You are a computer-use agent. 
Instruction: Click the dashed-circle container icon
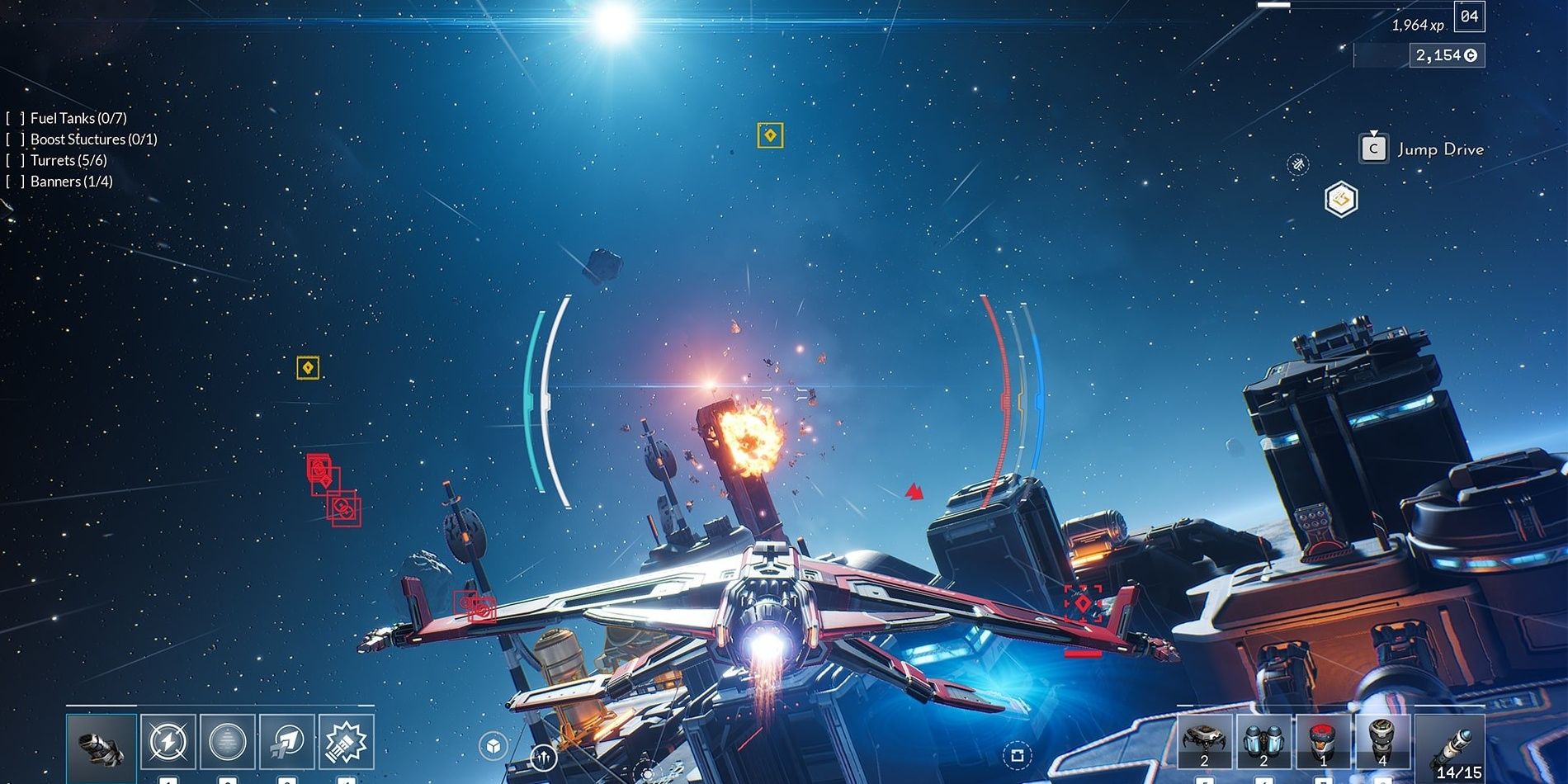(1017, 755)
